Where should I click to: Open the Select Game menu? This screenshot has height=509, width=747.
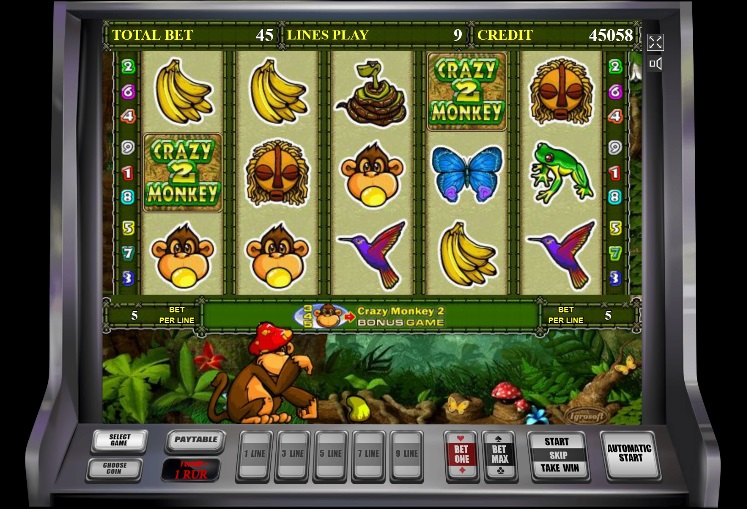click(119, 441)
